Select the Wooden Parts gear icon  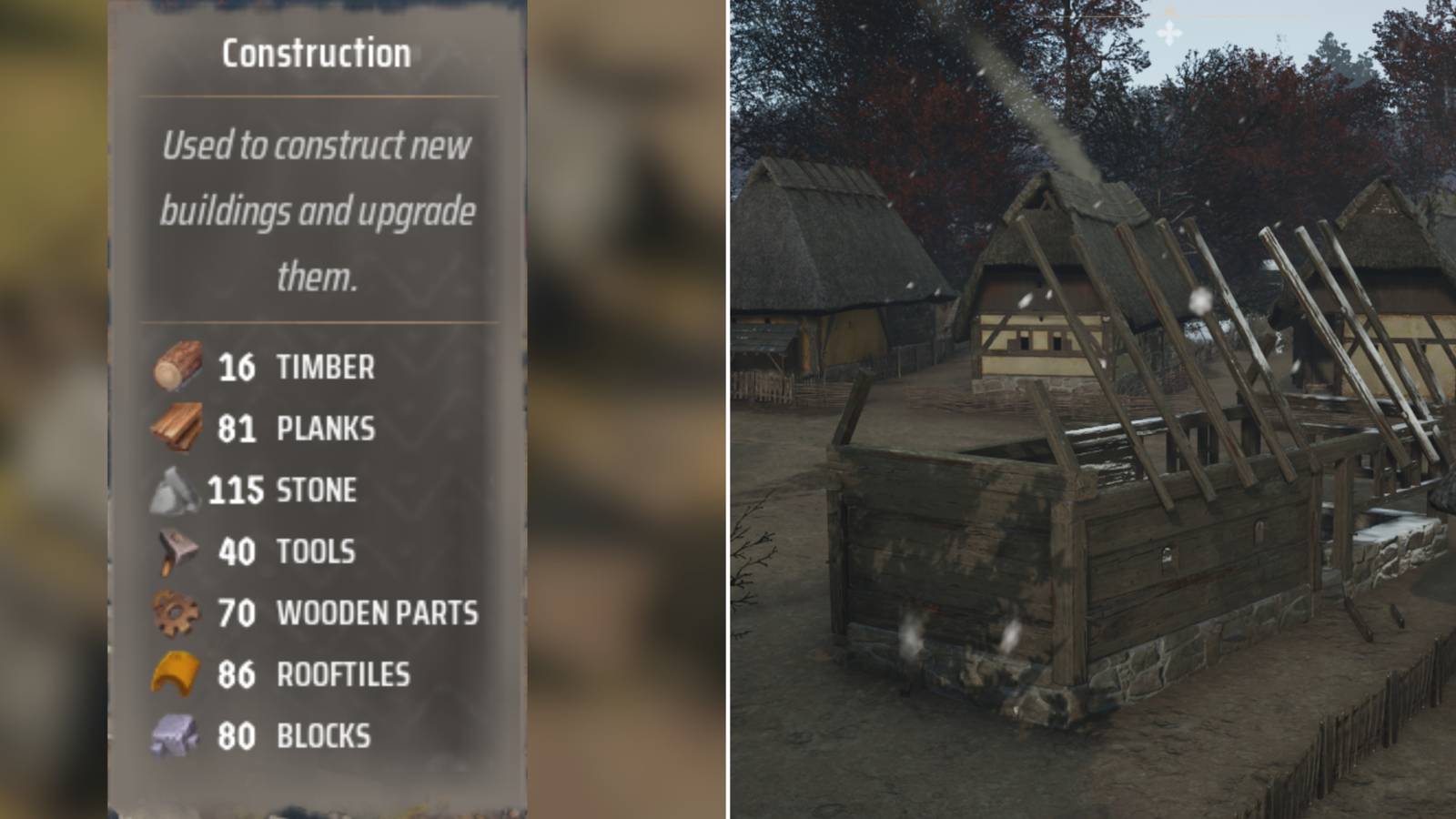point(176,612)
